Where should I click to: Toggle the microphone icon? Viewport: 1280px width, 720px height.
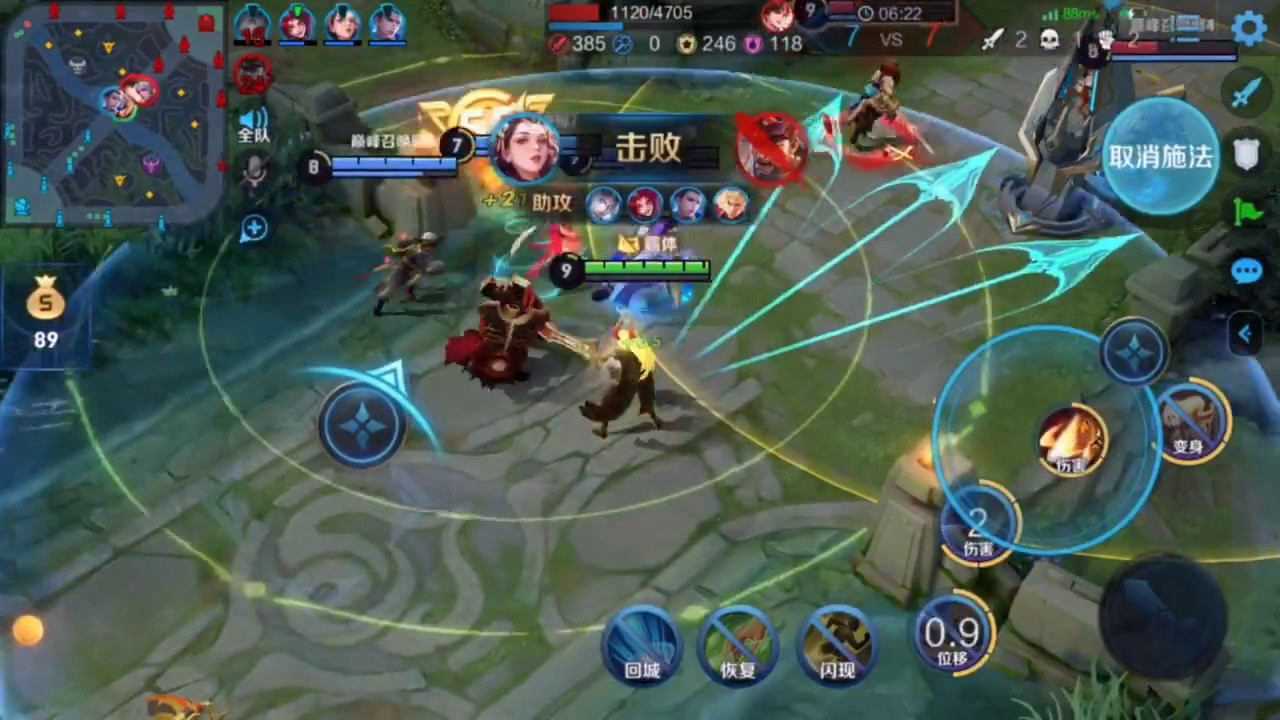click(254, 172)
